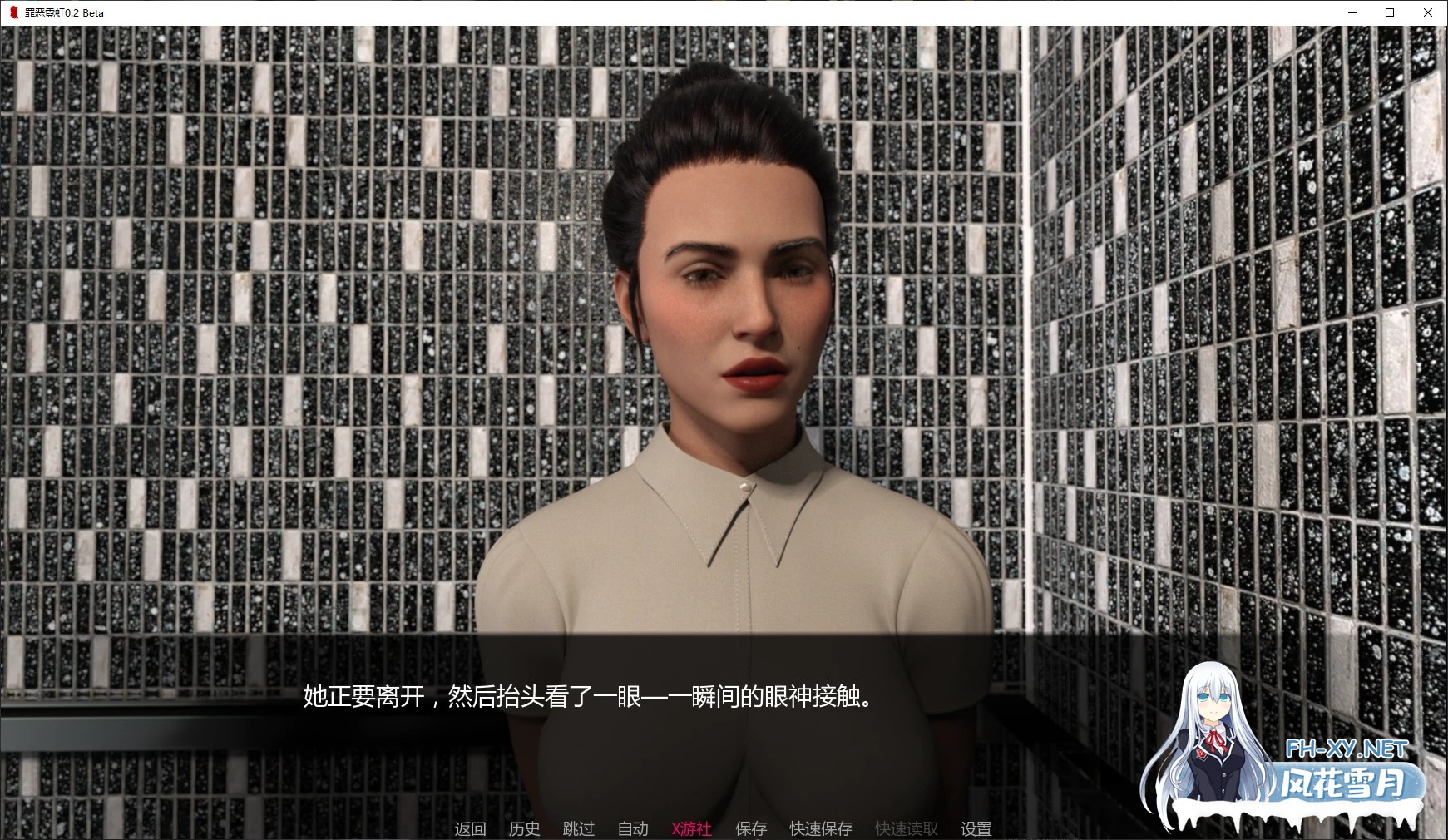The image size is (1448, 840).
Task: Click the red game icon in the title bar
Action: pos(12,12)
